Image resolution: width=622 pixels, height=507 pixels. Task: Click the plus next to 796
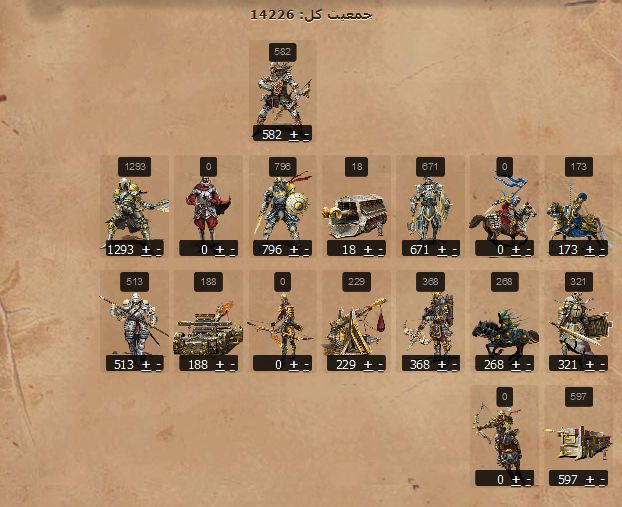point(293,249)
